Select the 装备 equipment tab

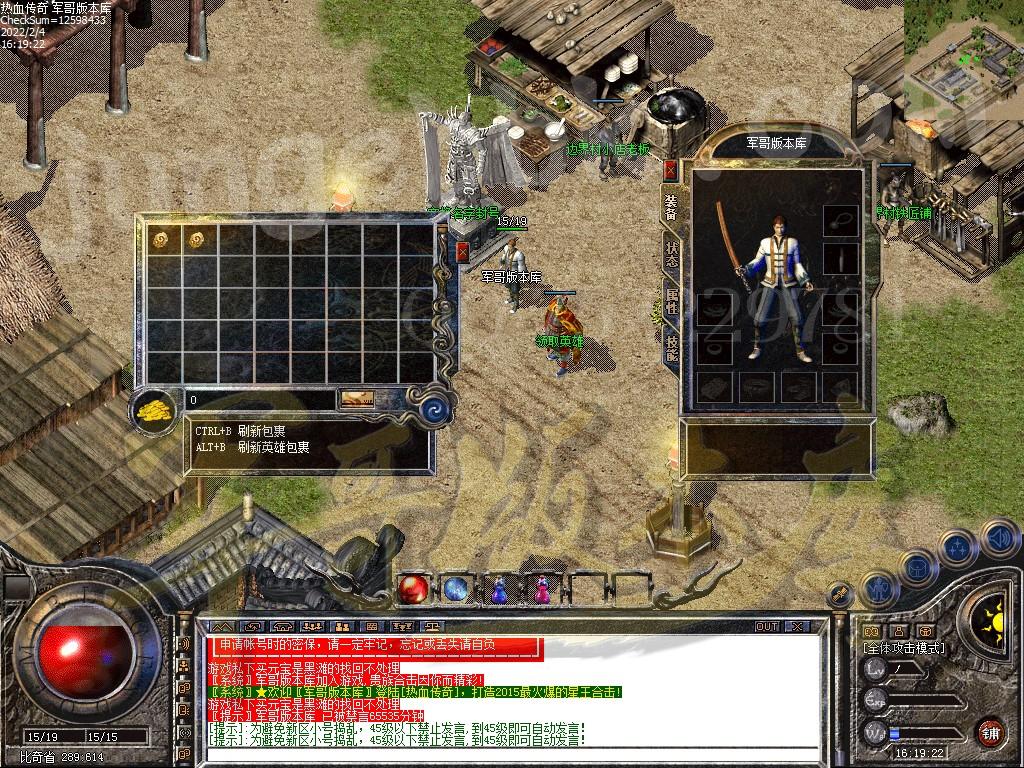click(671, 206)
